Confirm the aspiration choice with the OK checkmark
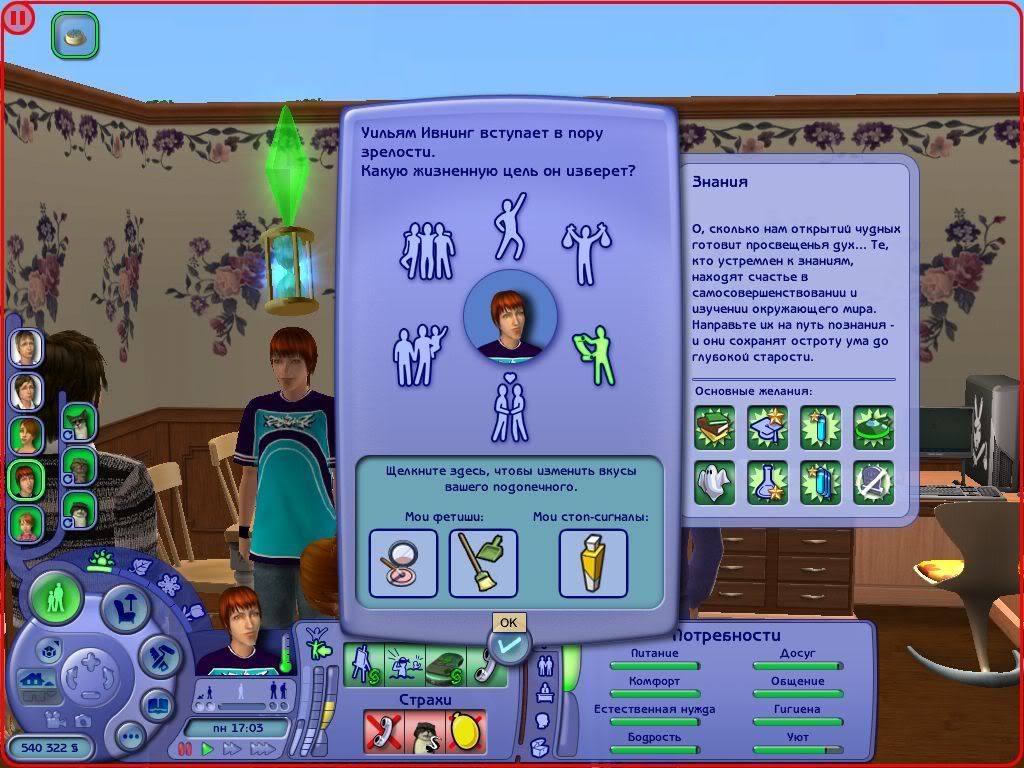This screenshot has height=768, width=1024. coord(508,647)
